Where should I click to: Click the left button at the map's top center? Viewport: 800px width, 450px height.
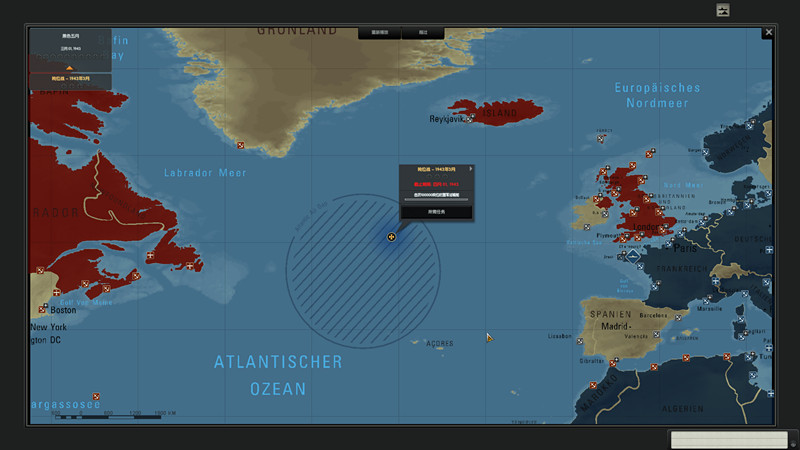pyautogui.click(x=380, y=33)
